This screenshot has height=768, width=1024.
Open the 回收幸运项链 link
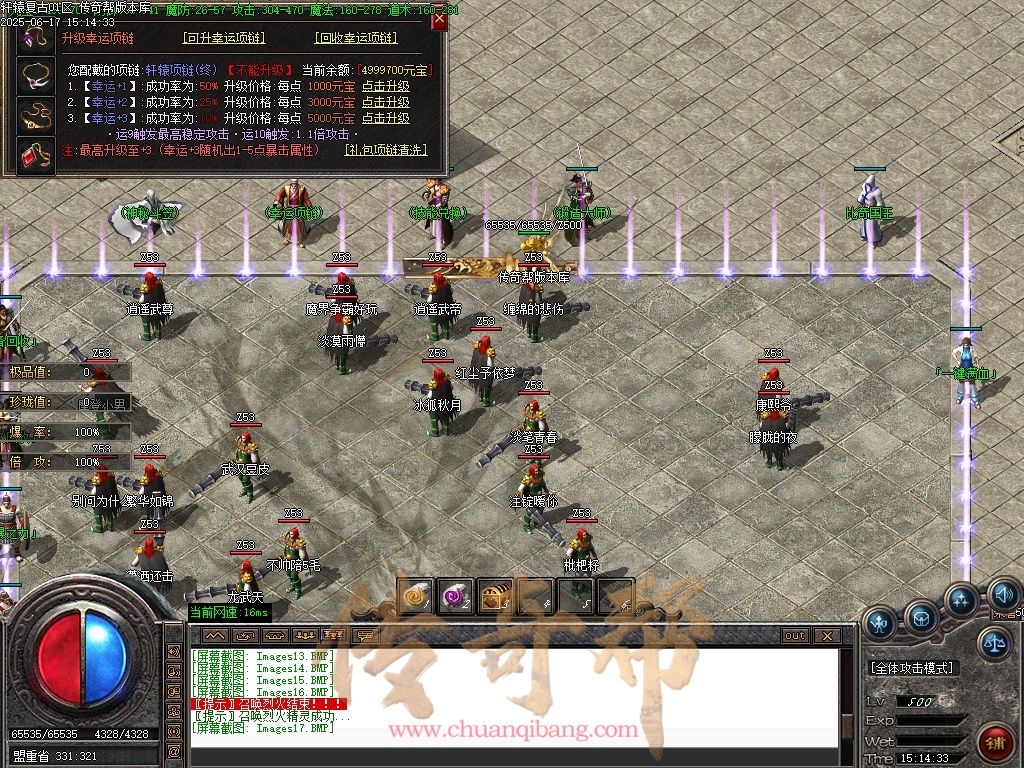(356, 38)
